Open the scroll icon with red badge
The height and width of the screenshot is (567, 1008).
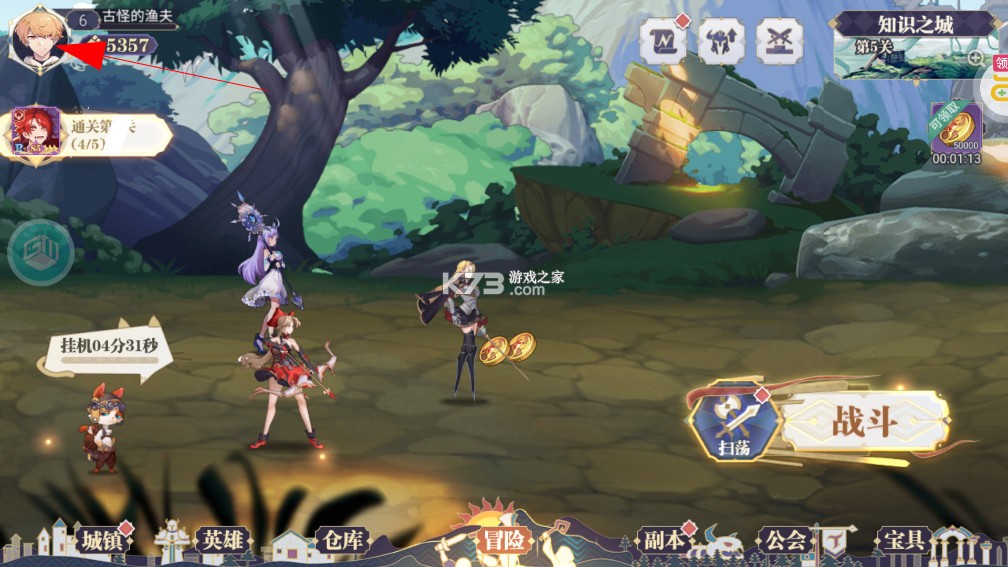click(x=662, y=41)
